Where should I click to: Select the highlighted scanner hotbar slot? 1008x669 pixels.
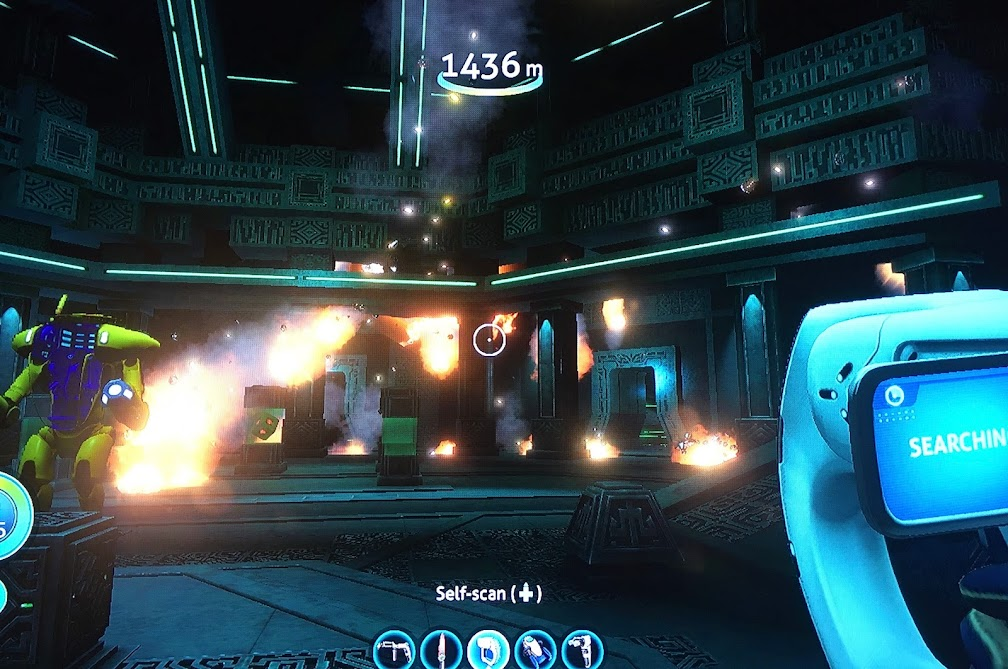487,649
